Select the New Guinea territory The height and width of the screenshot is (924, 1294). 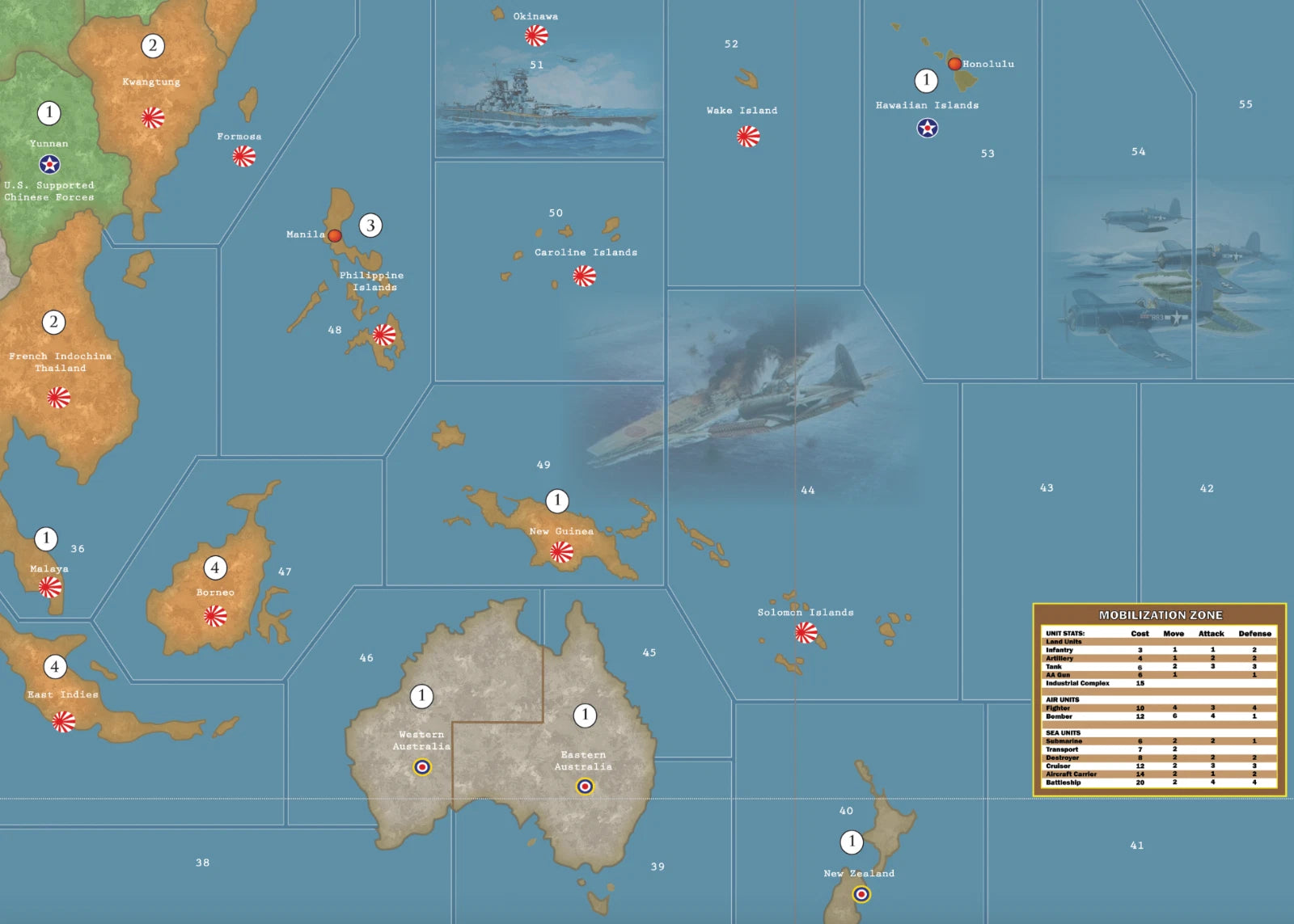point(558,534)
